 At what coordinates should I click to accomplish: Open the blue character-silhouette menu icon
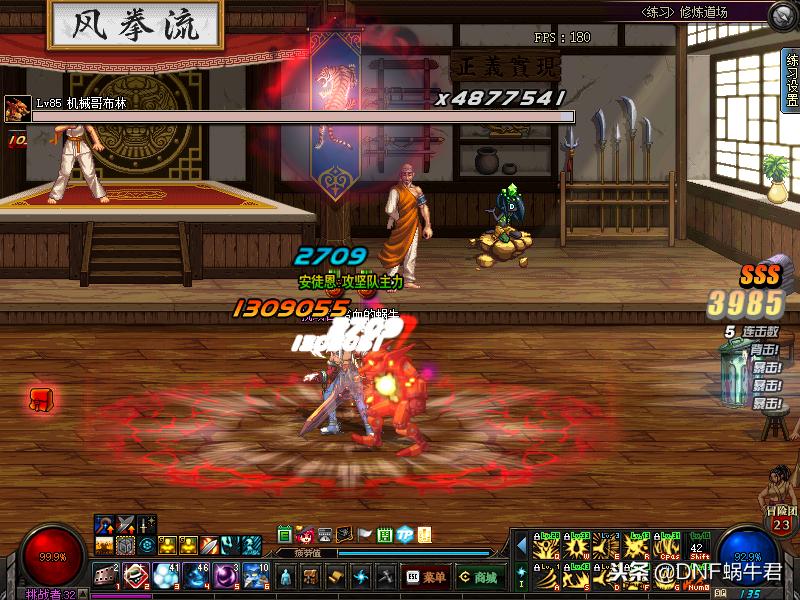click(287, 577)
